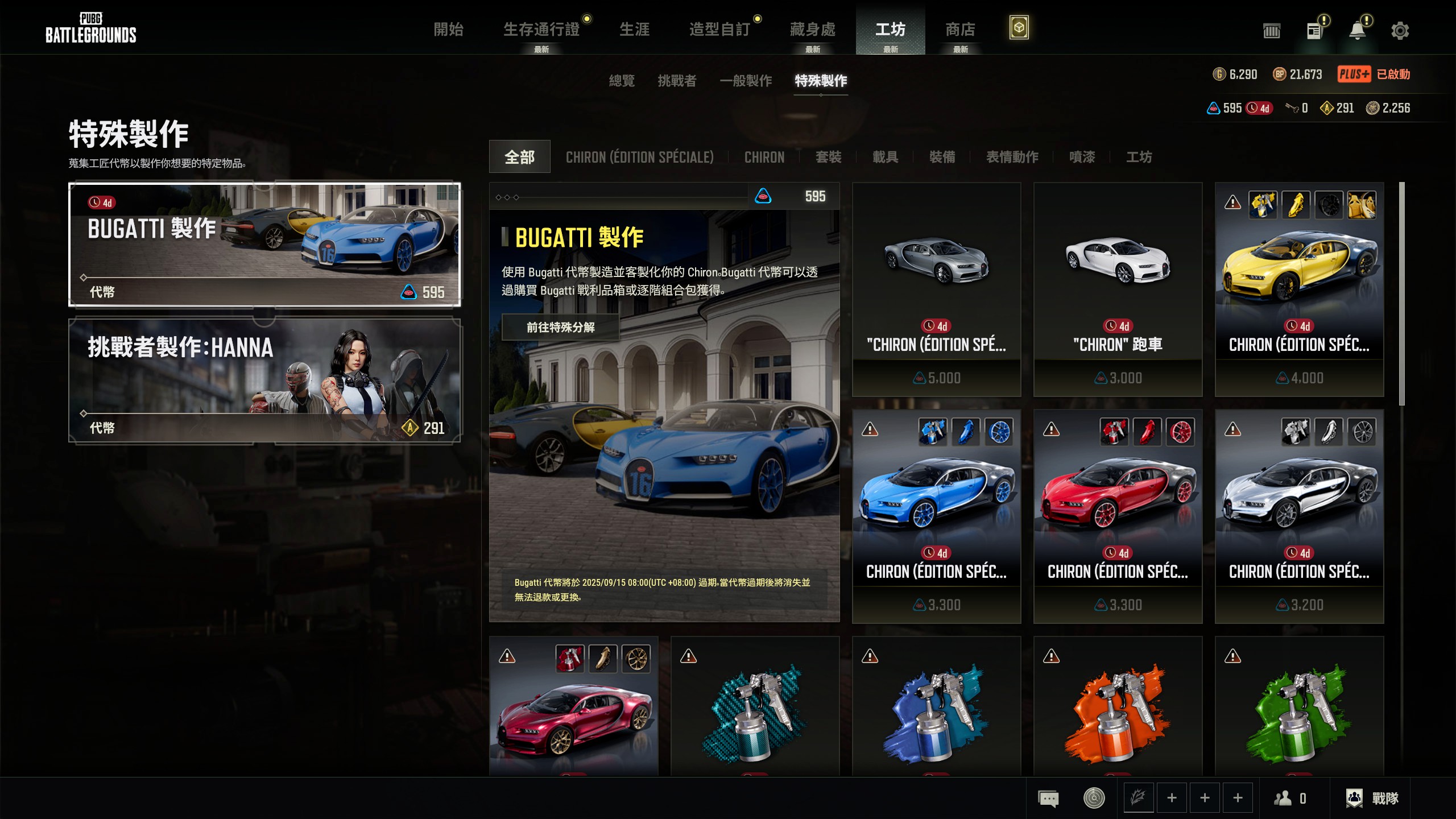Open the 一般製作 general crafting sub-tab
The height and width of the screenshot is (819, 1456).
pos(746,81)
